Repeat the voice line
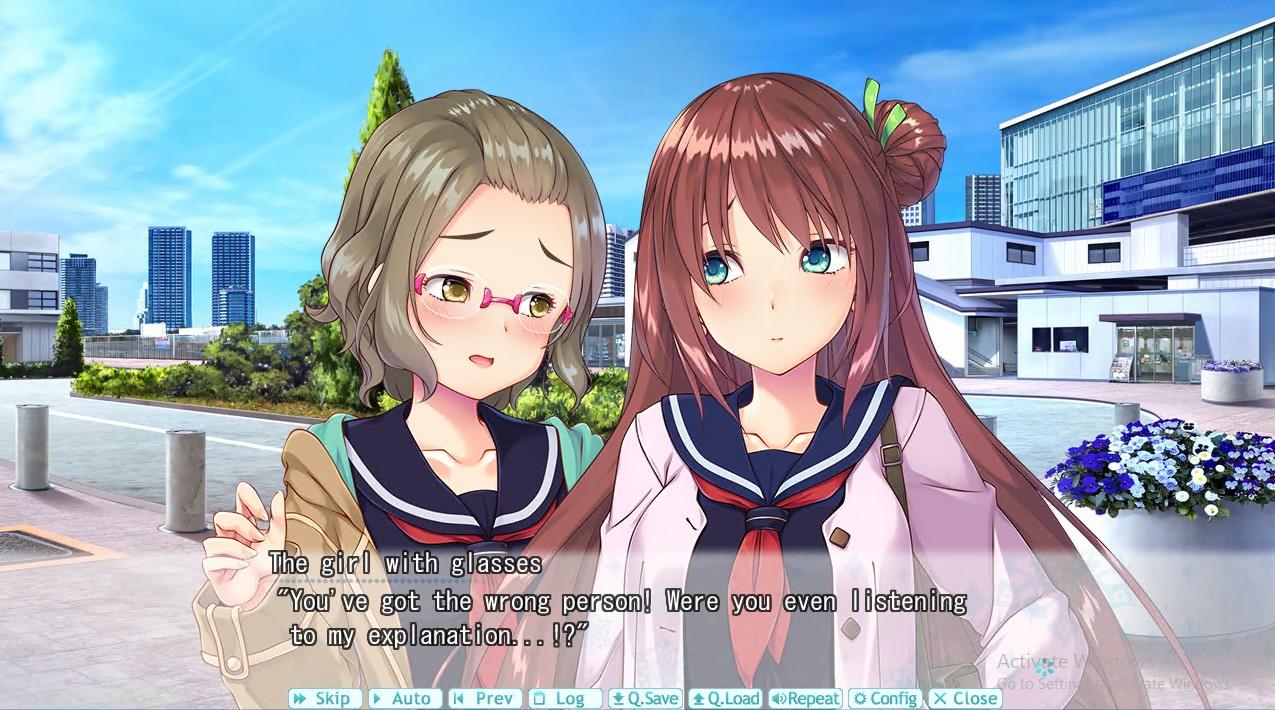Image resolution: width=1275 pixels, height=710 pixels. click(805, 699)
